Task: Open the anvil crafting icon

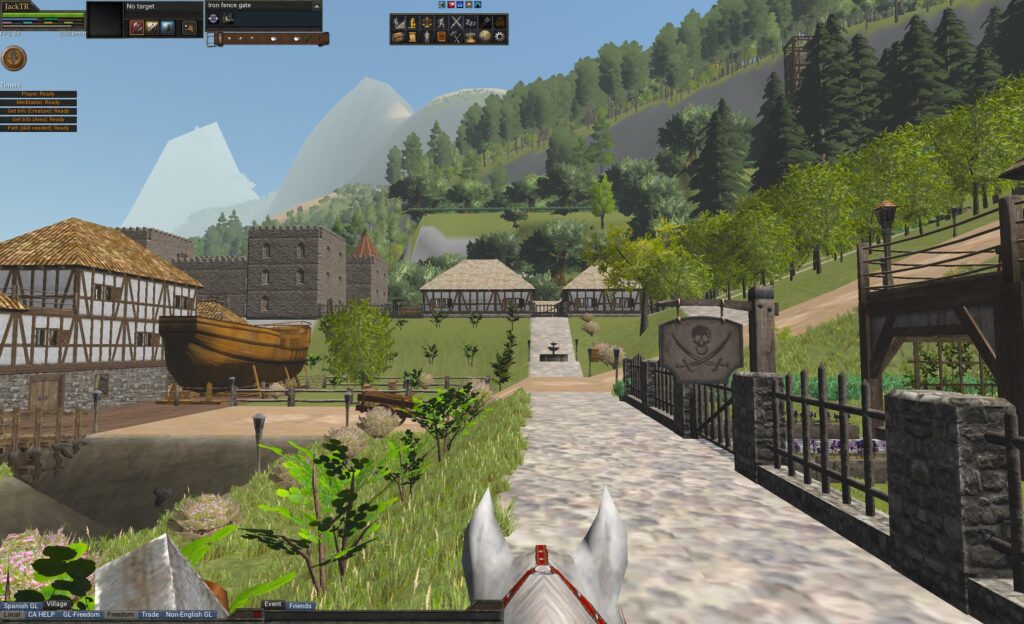Action: pyautogui.click(x=470, y=37)
